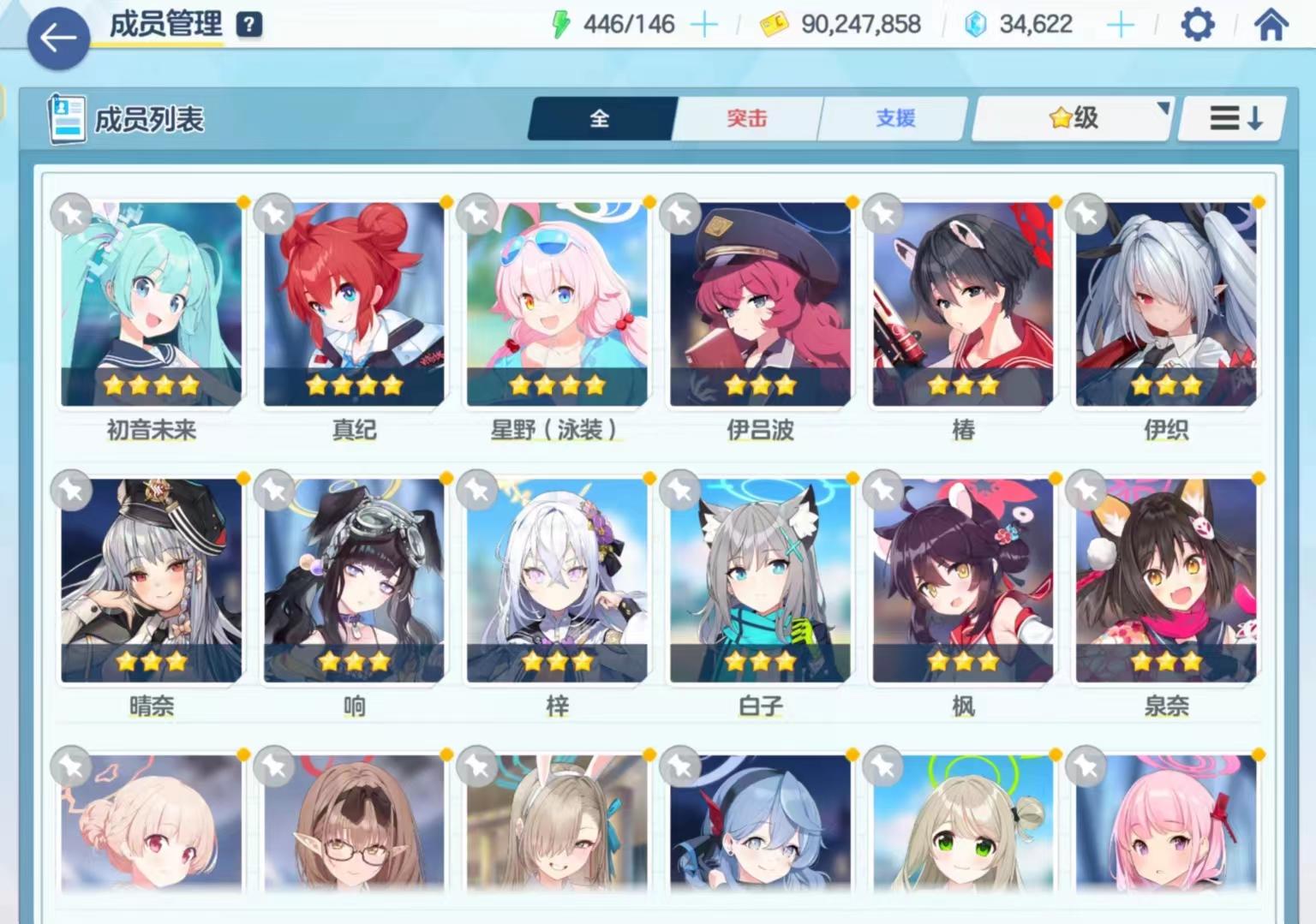The width and height of the screenshot is (1316, 924).
Task: Click the AP plus expander button
Action: pos(705,23)
